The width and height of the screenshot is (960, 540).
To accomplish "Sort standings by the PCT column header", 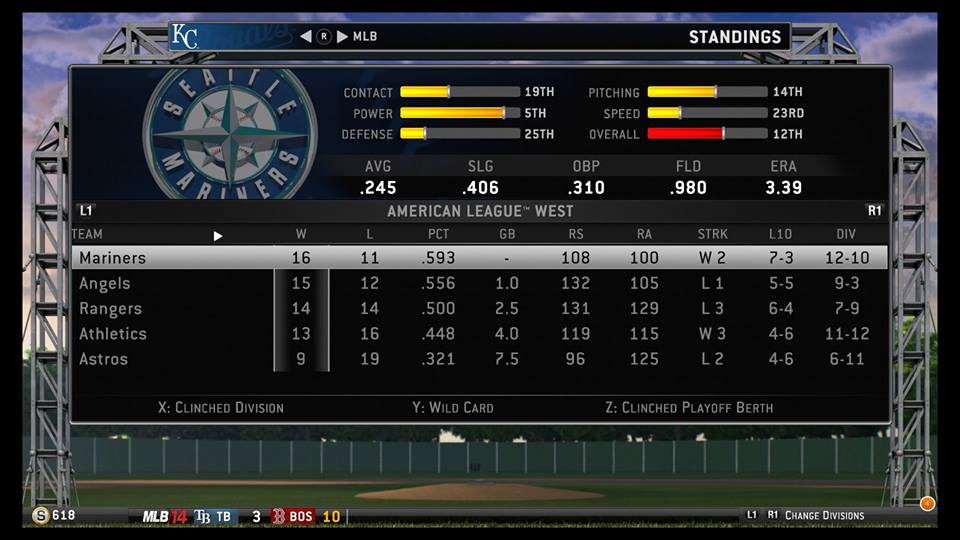I will click(438, 235).
